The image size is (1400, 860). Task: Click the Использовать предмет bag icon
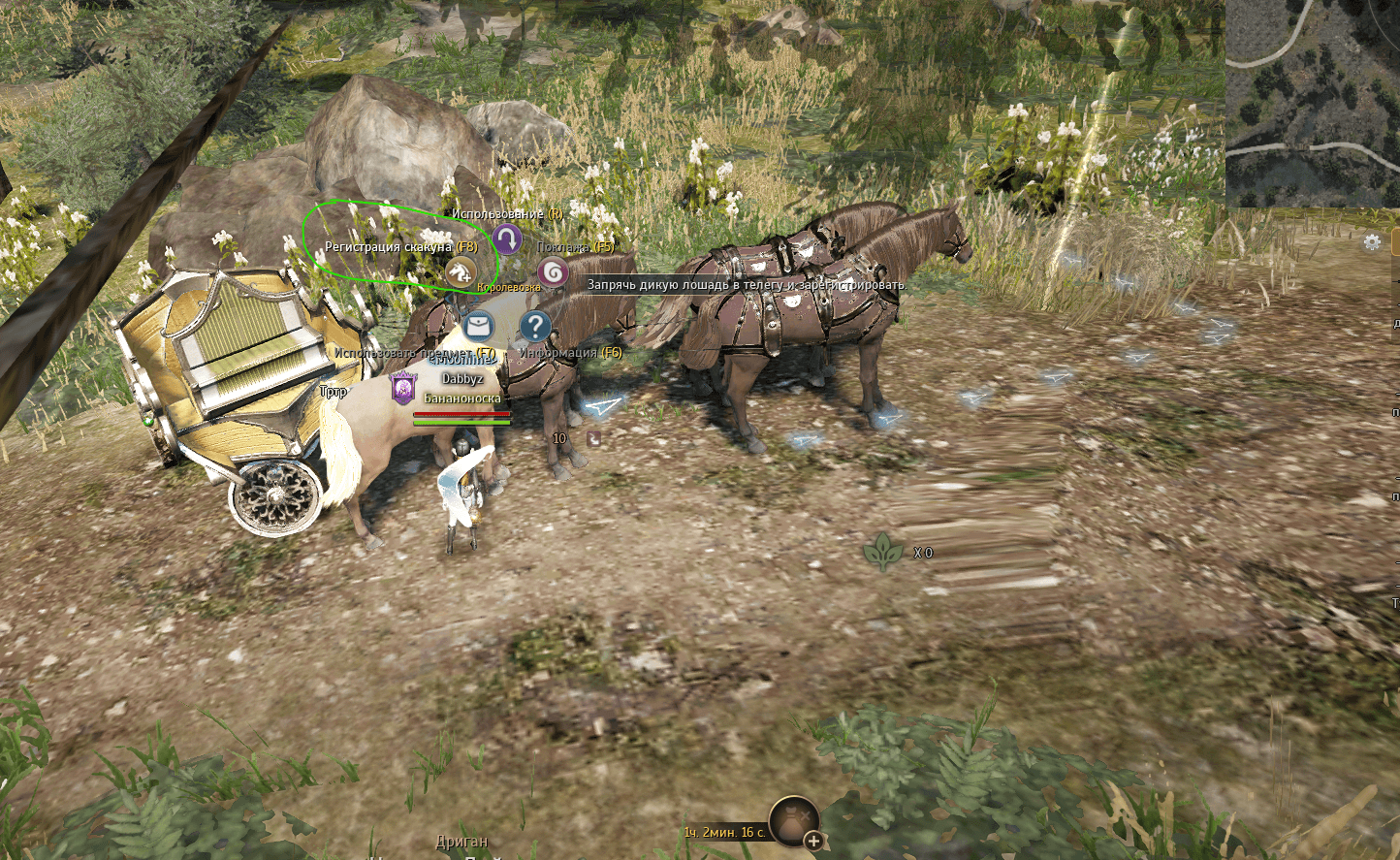tap(478, 327)
